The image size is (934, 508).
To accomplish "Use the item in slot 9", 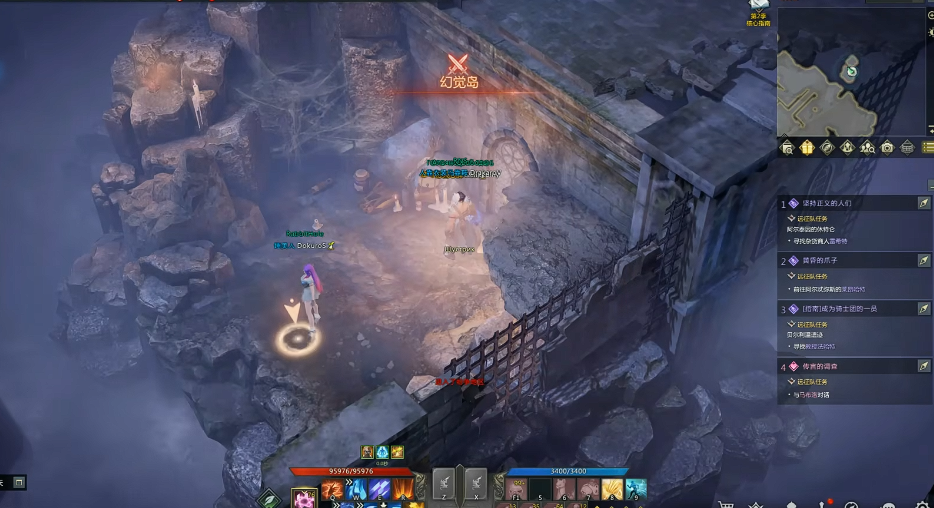I will [x=636, y=490].
